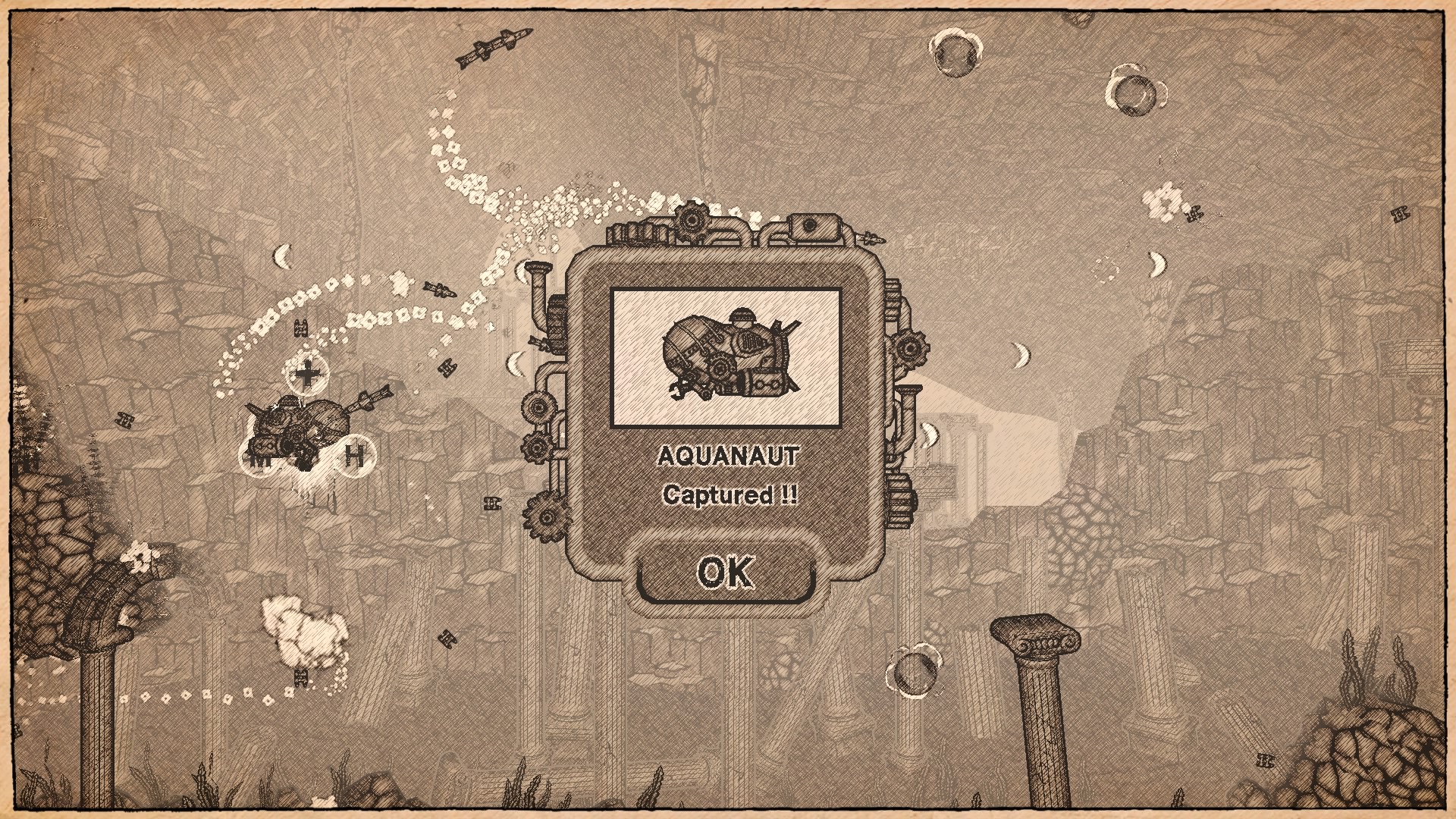
Task: Grab the + health cross pickup icon
Action: coord(308,374)
